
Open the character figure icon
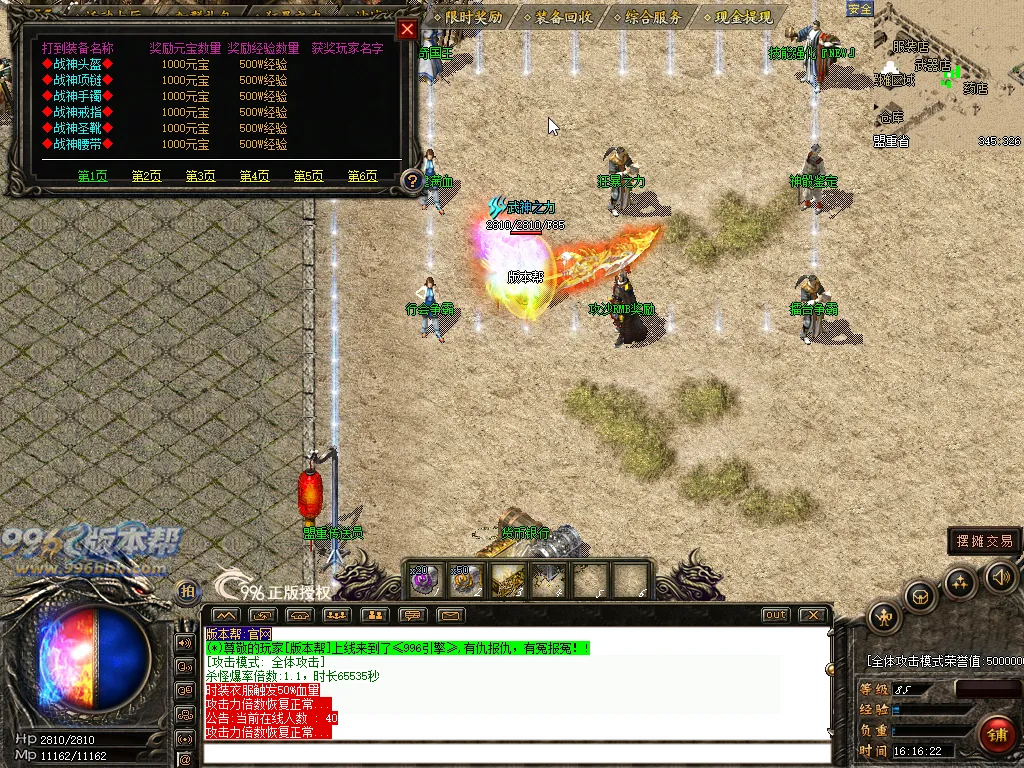click(x=885, y=616)
